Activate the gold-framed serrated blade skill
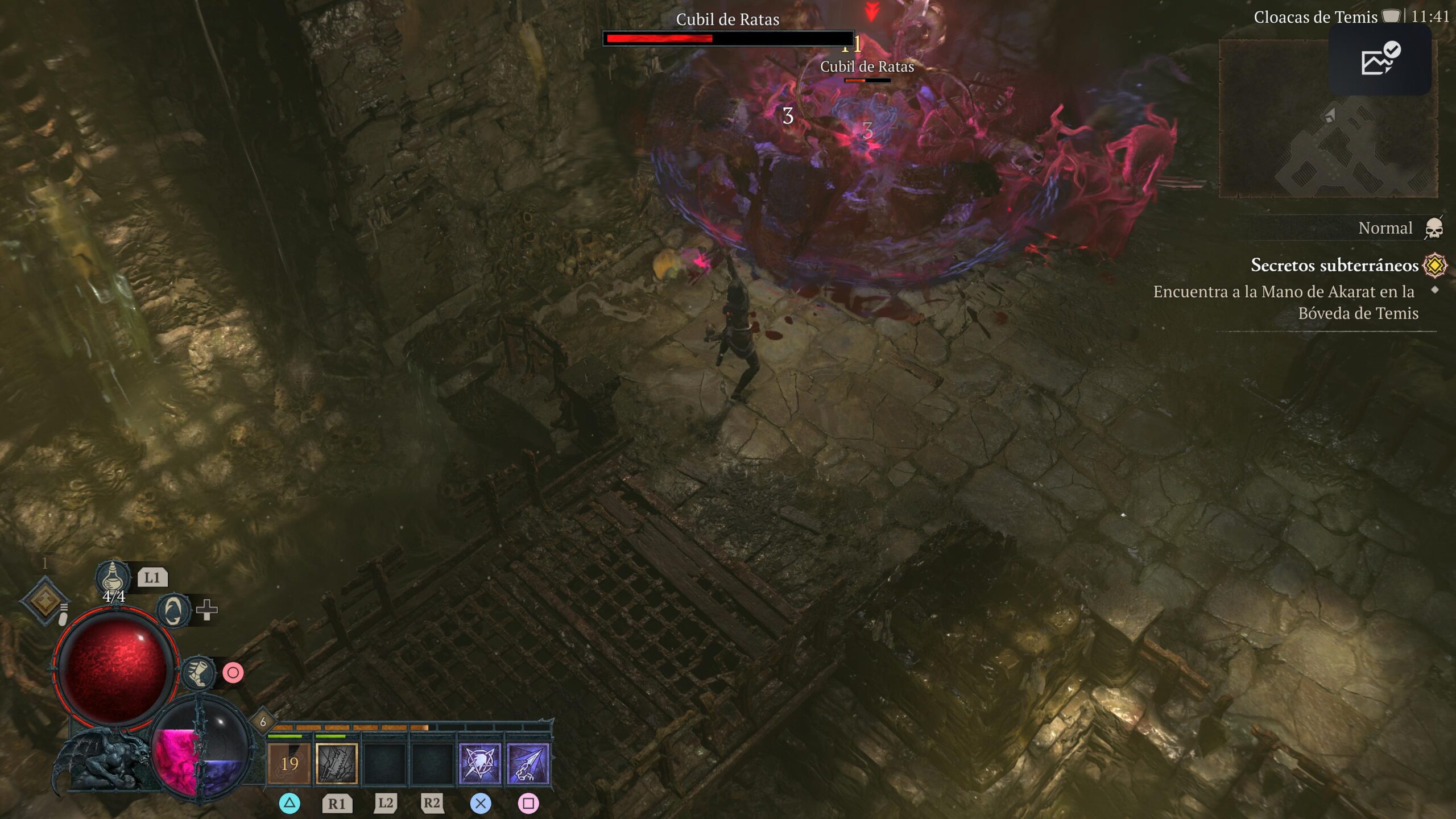This screenshot has height=819, width=1456. click(x=337, y=763)
